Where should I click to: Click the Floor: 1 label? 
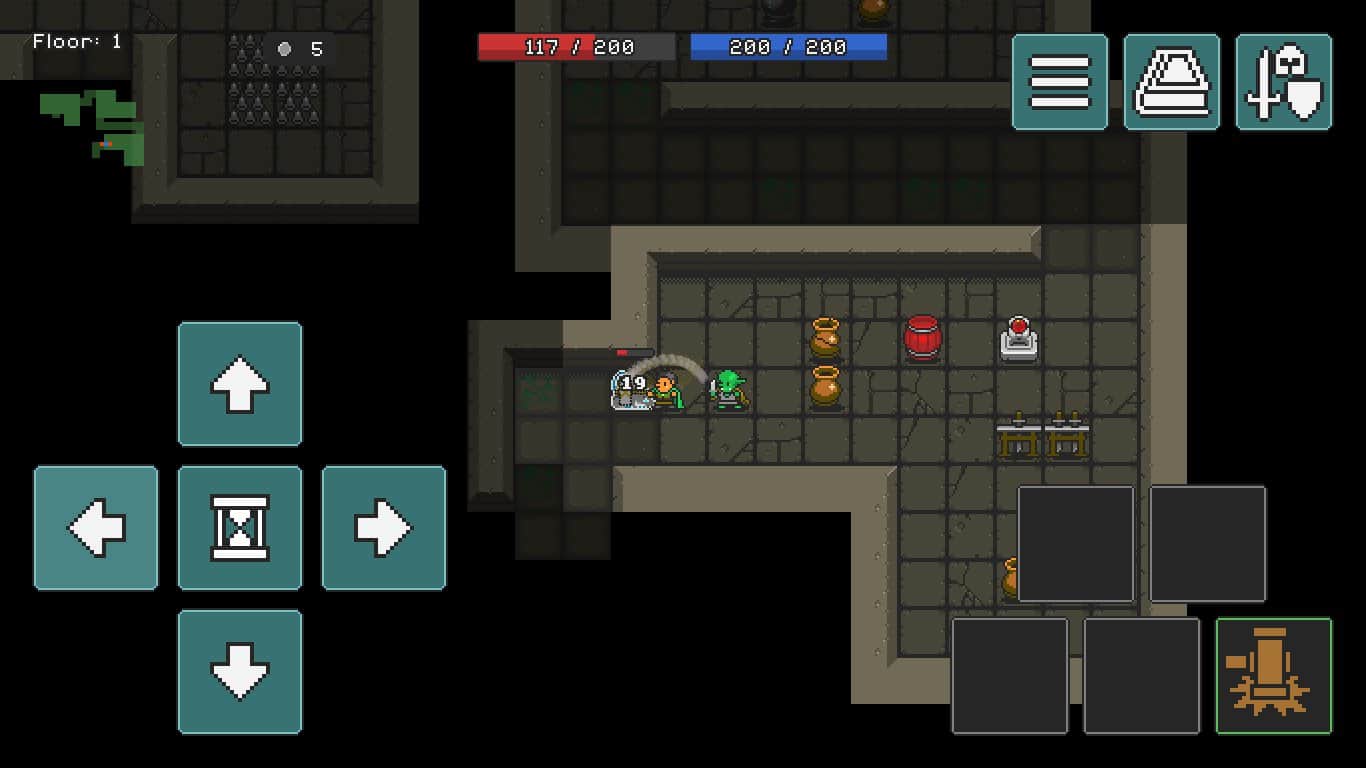point(76,42)
